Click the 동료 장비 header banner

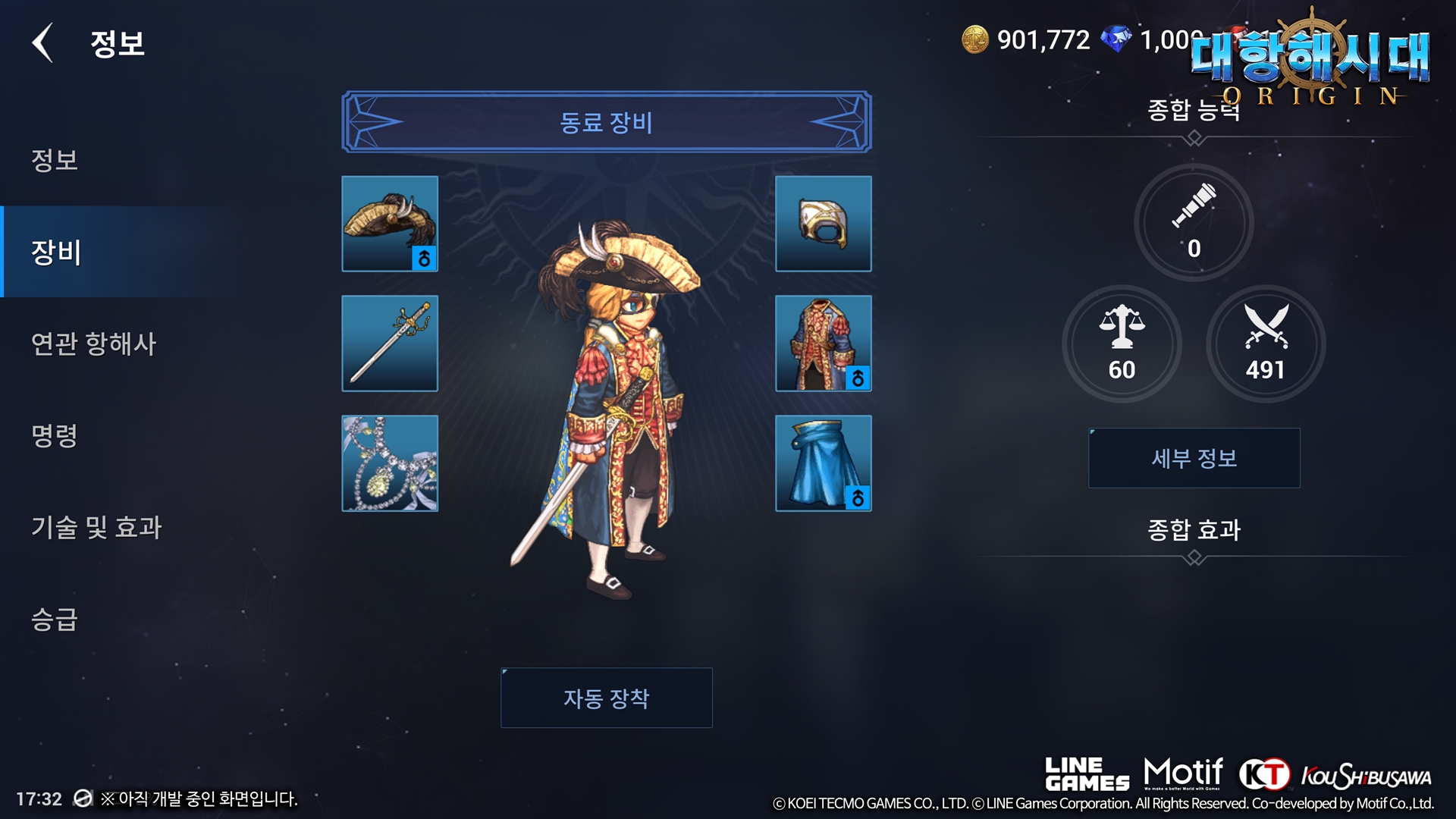point(606,122)
